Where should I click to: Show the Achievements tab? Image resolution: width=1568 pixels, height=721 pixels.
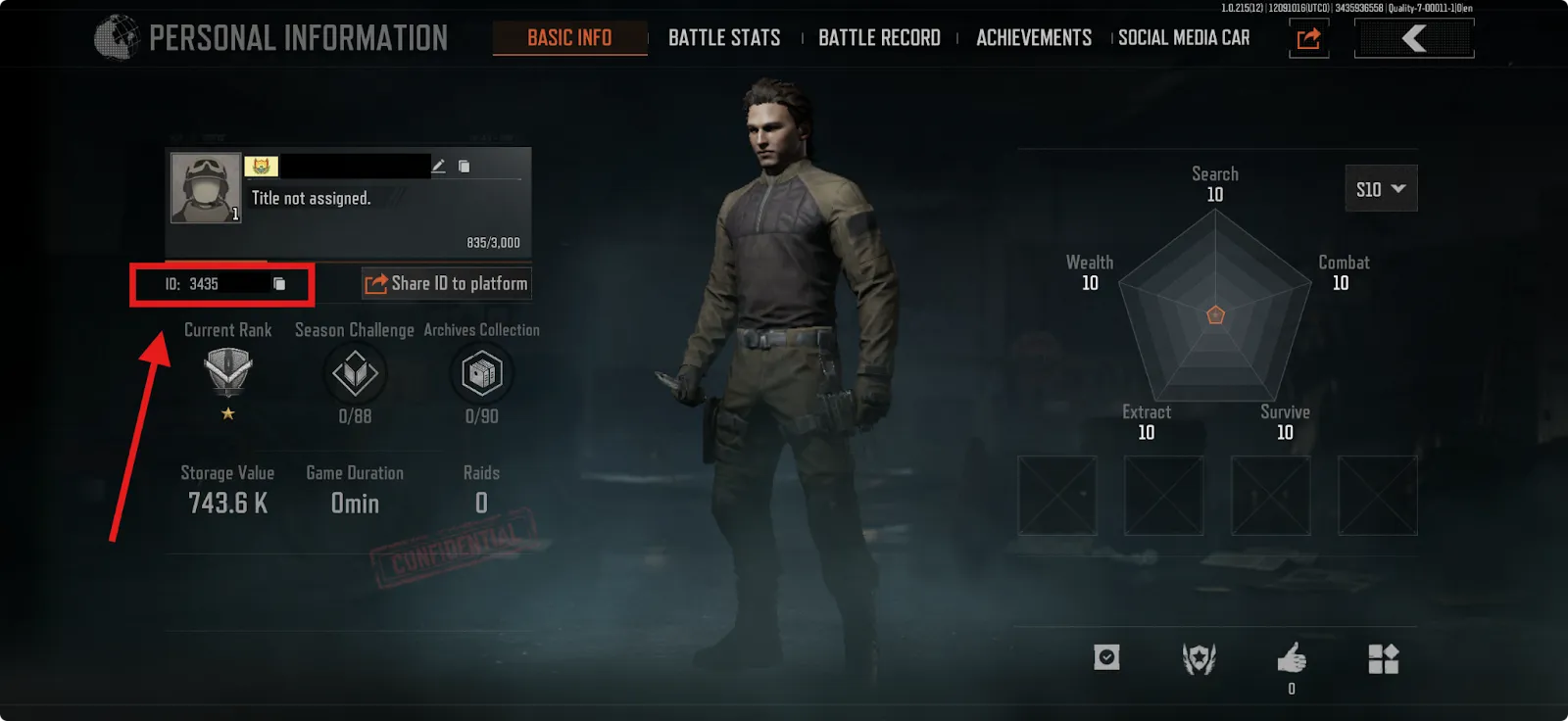click(1034, 38)
